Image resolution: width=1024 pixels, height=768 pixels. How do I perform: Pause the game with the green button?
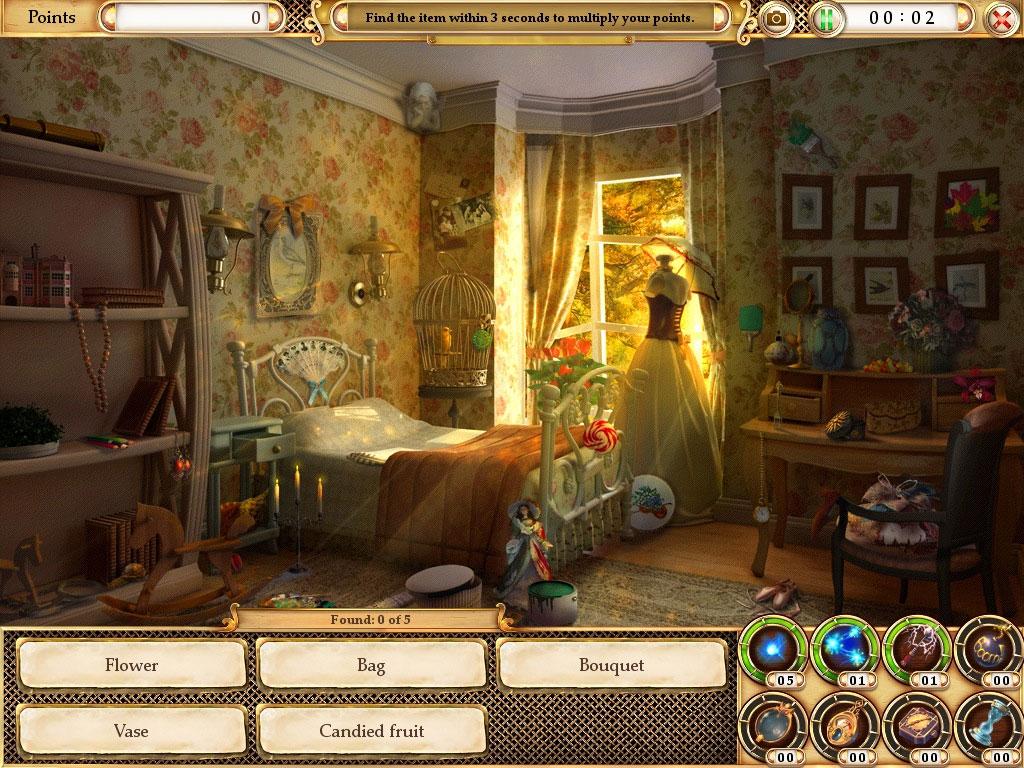coord(825,18)
